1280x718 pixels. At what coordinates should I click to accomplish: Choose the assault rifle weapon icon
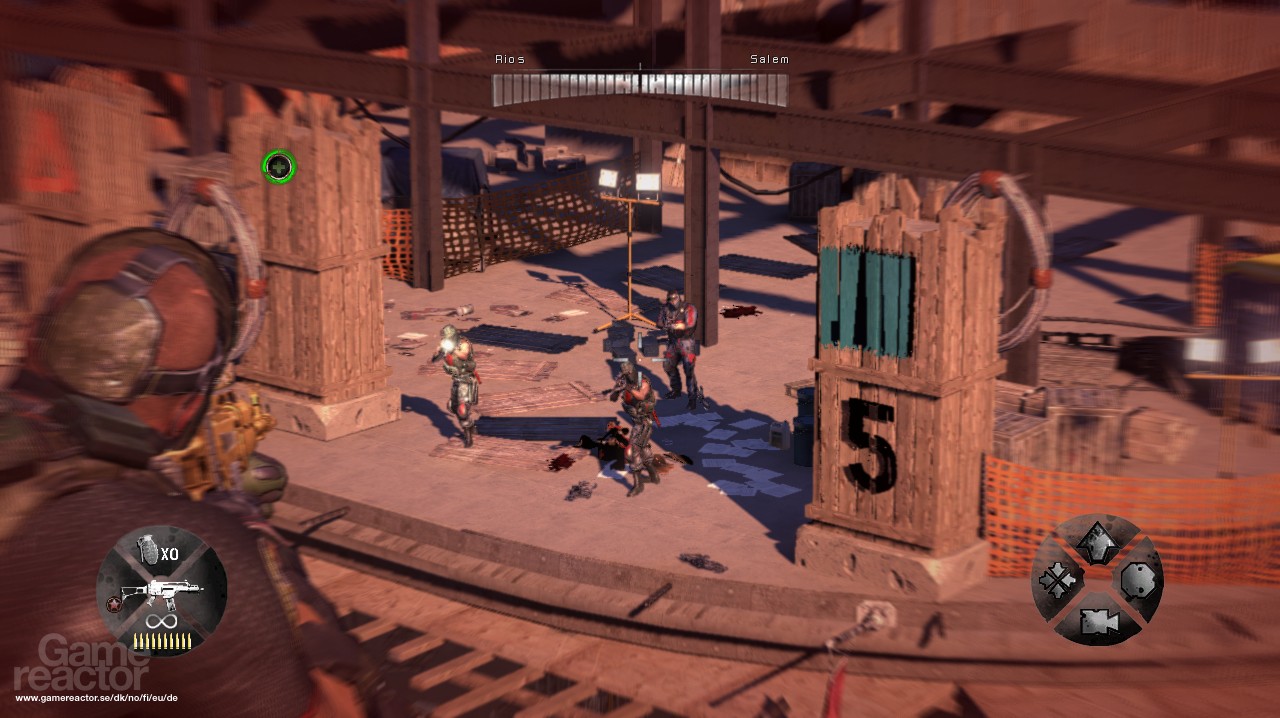pos(160,594)
